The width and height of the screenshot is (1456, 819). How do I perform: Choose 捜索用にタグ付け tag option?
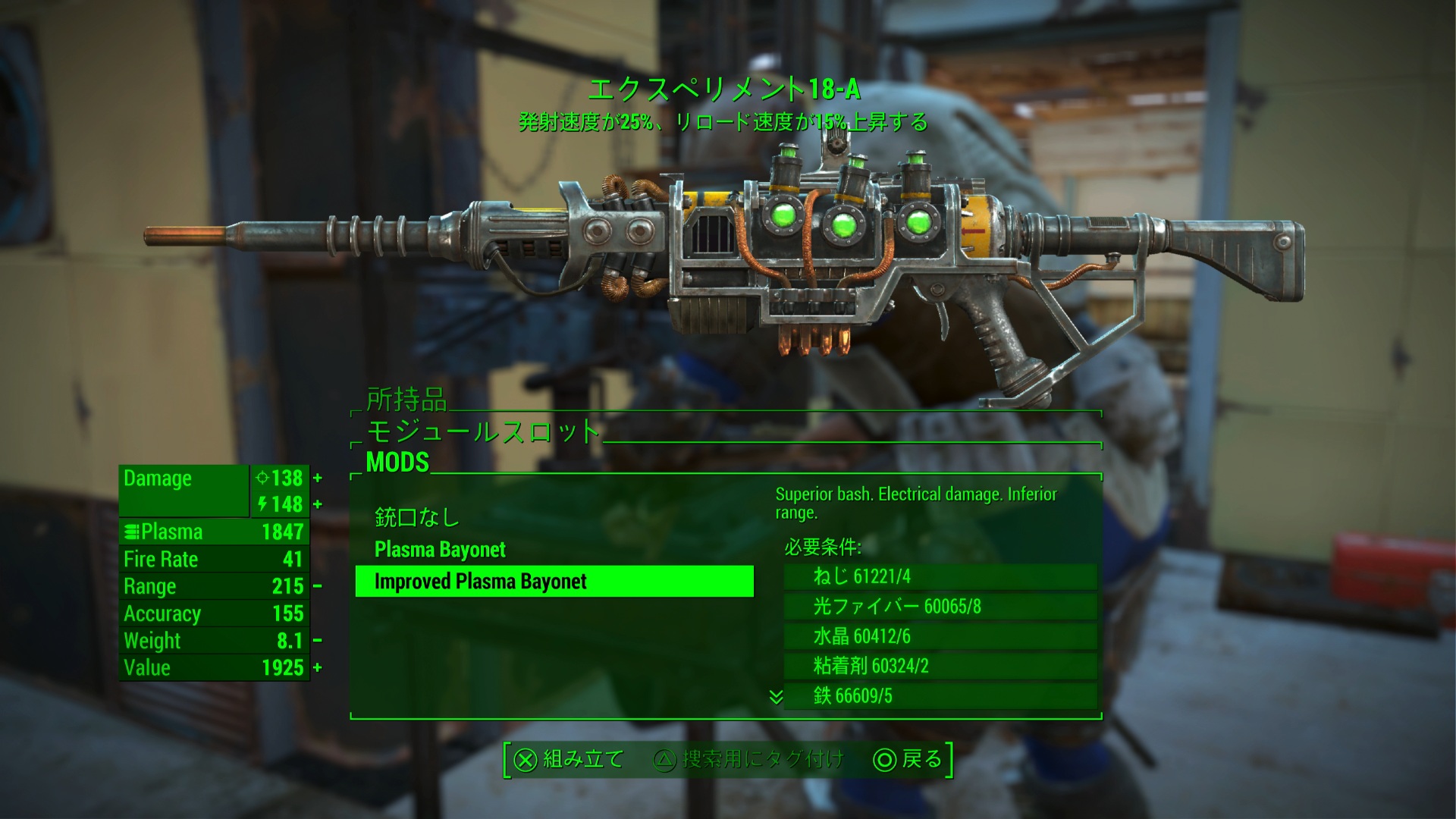click(748, 759)
